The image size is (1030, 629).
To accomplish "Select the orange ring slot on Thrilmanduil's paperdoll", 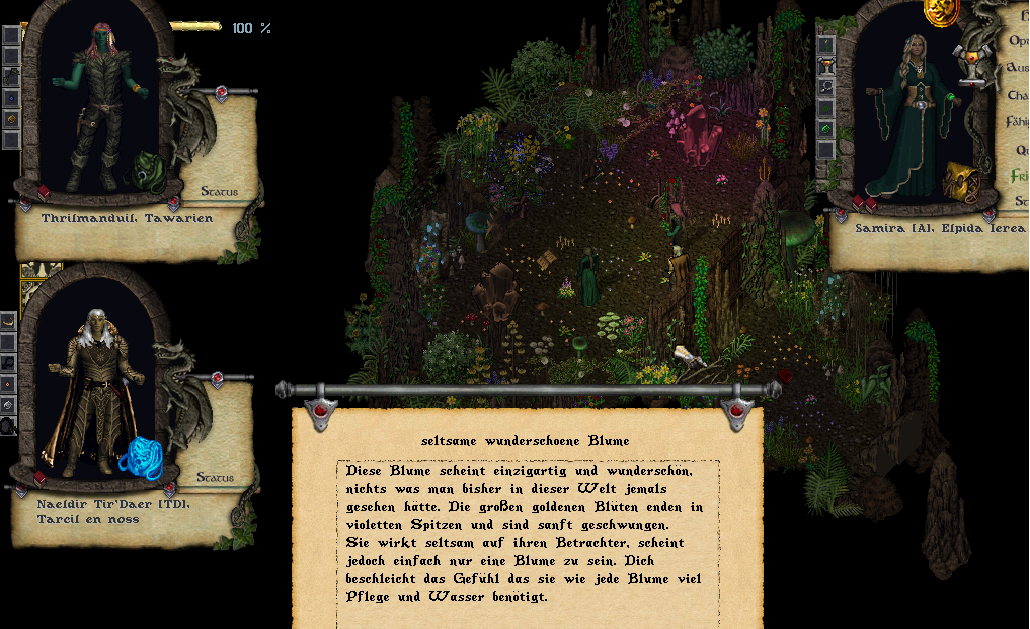I will 10,119.
